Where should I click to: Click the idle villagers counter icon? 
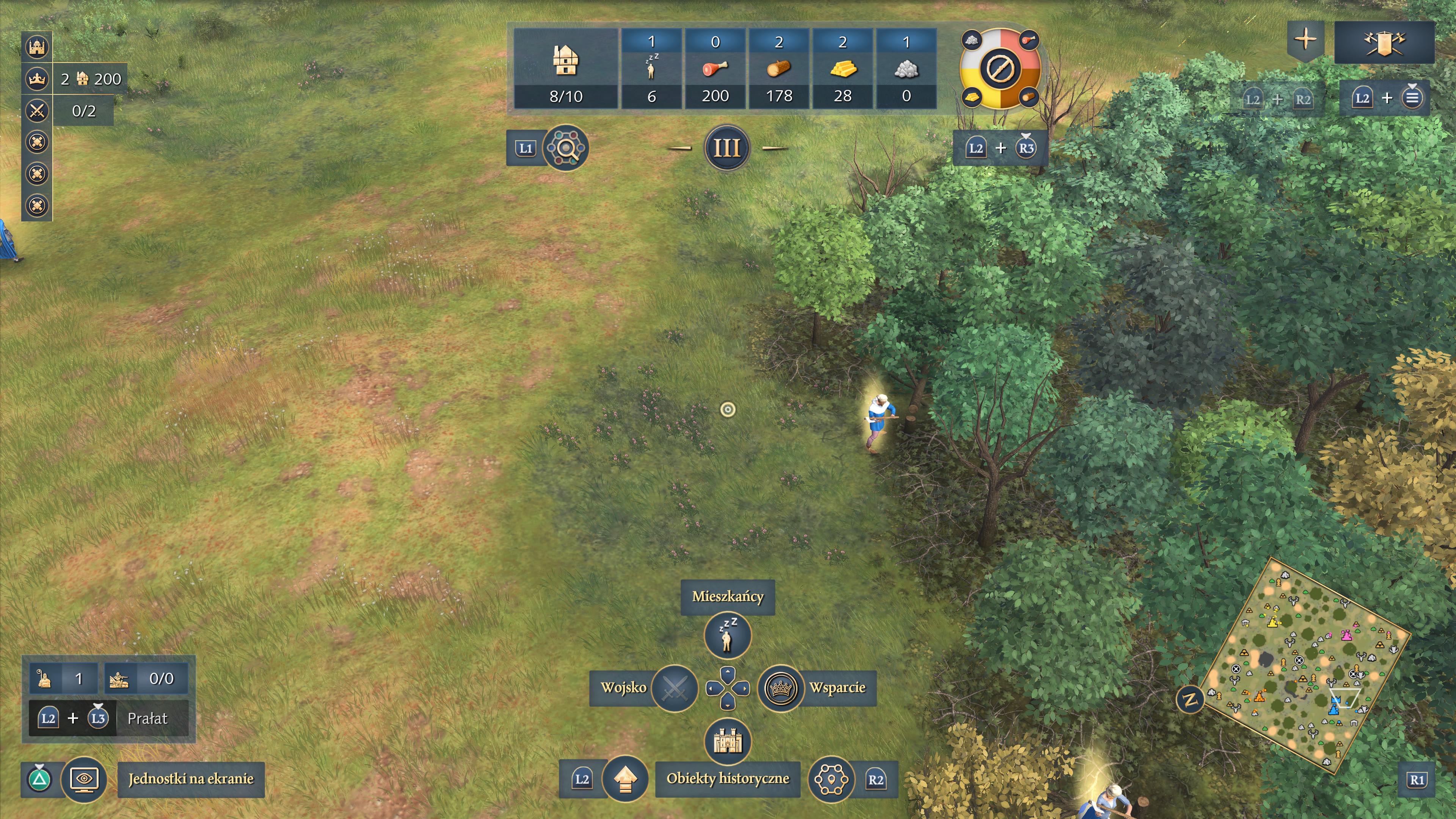tap(651, 68)
